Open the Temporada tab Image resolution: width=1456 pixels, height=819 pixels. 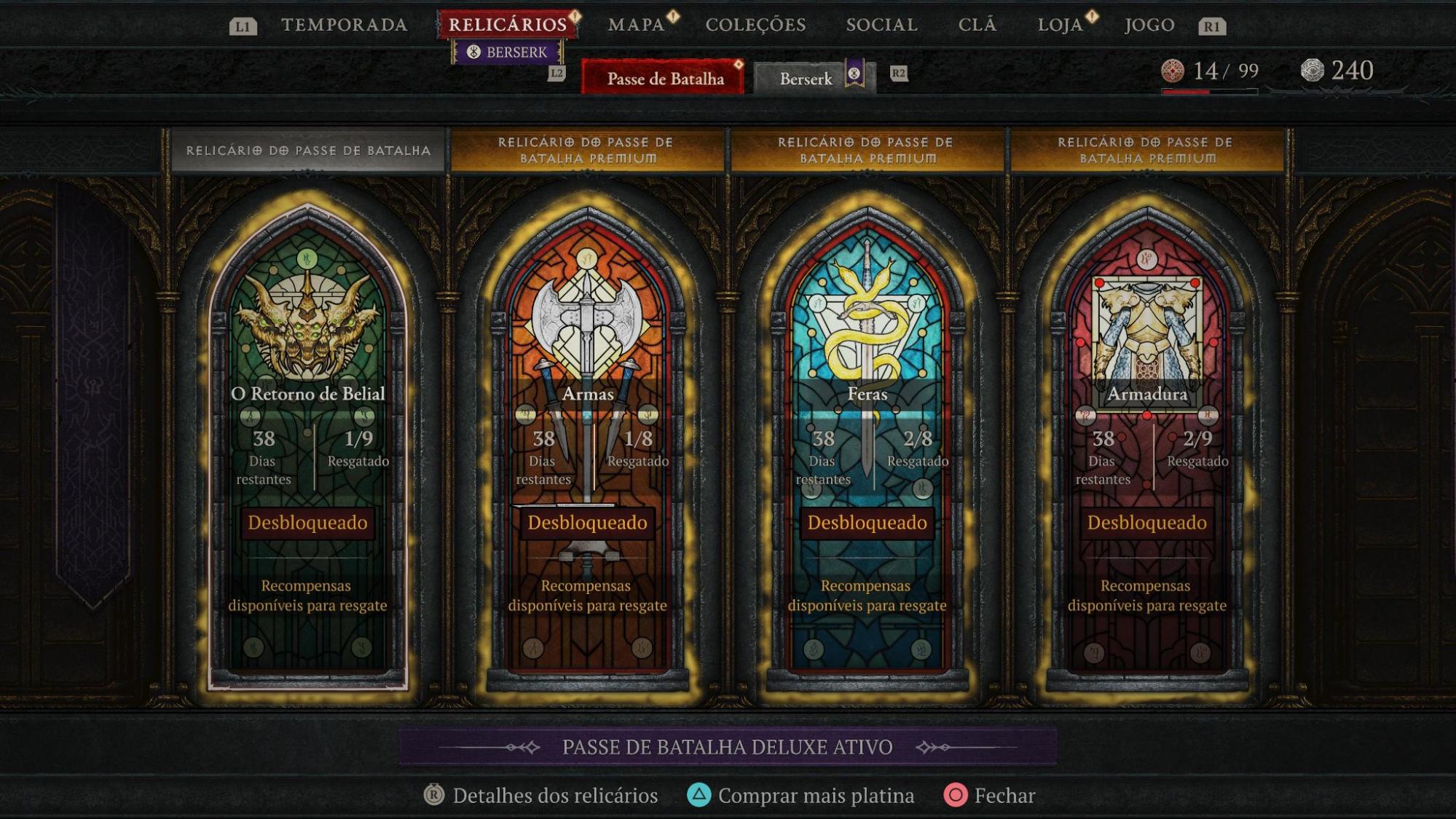(344, 25)
